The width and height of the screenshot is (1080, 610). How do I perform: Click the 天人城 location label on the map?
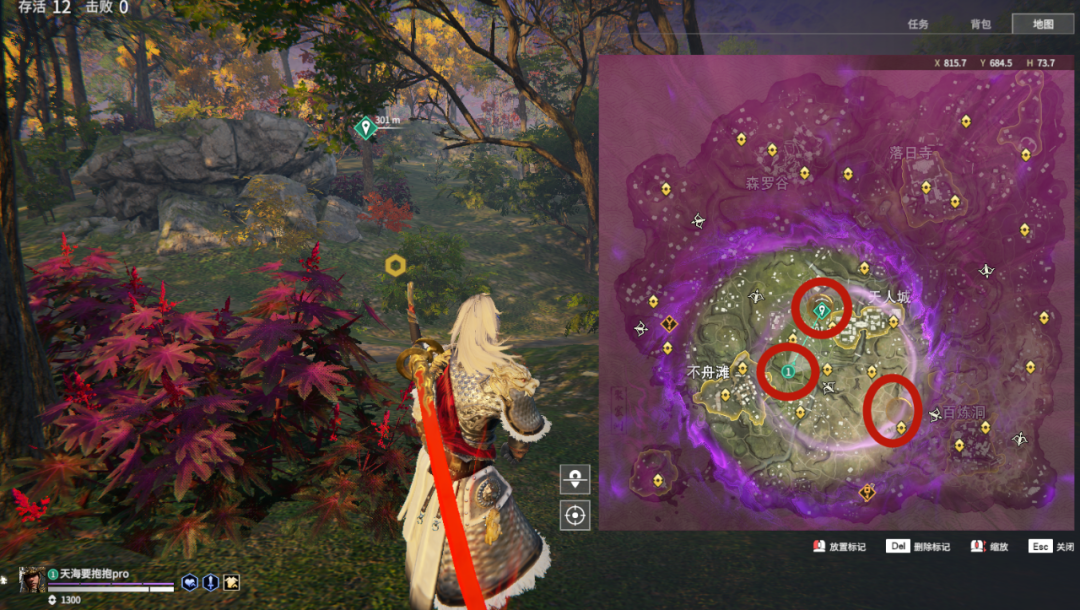pos(889,298)
